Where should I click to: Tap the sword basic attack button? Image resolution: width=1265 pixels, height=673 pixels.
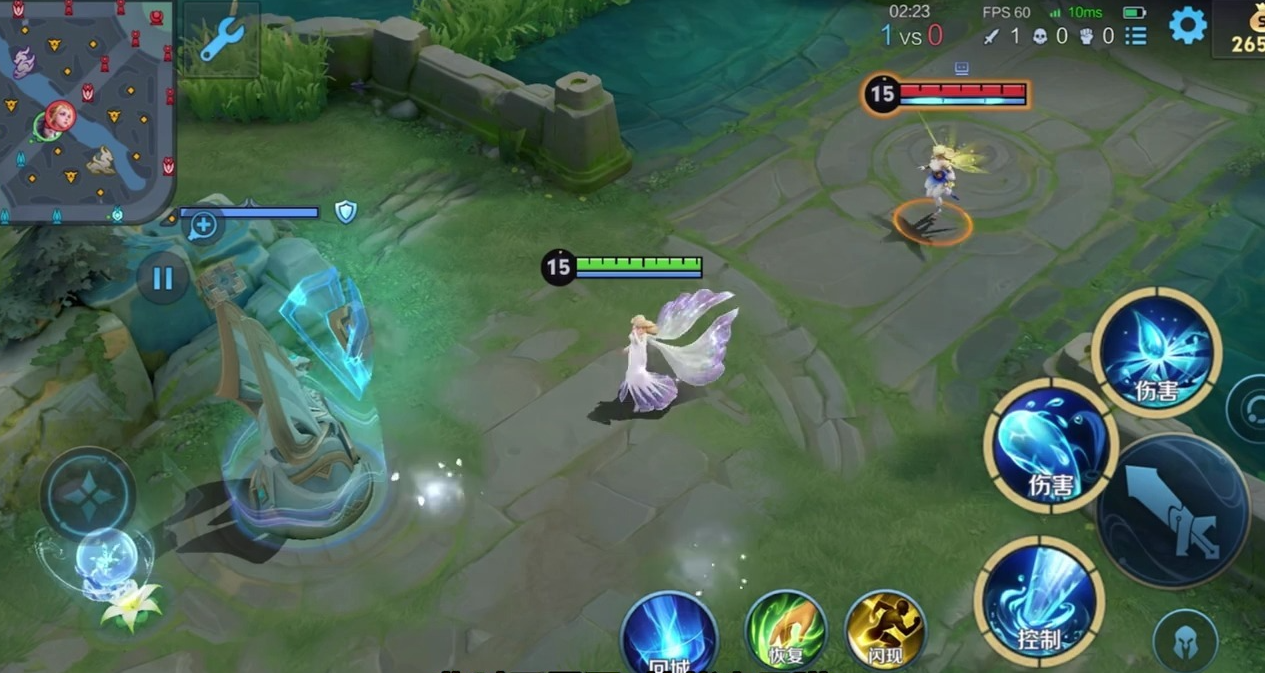tap(1173, 511)
